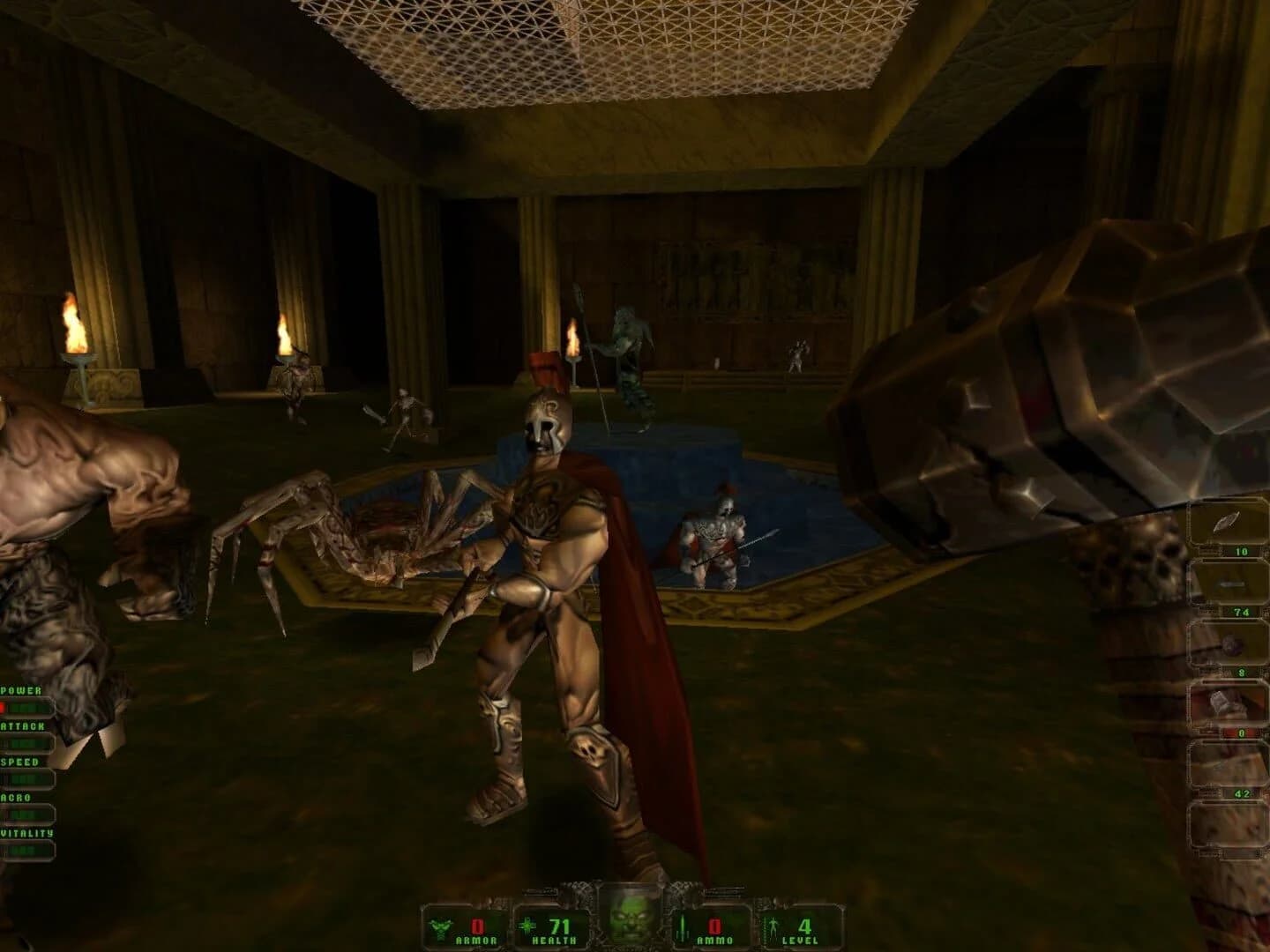Select the AMMO label in the bottom HUD

[713, 940]
